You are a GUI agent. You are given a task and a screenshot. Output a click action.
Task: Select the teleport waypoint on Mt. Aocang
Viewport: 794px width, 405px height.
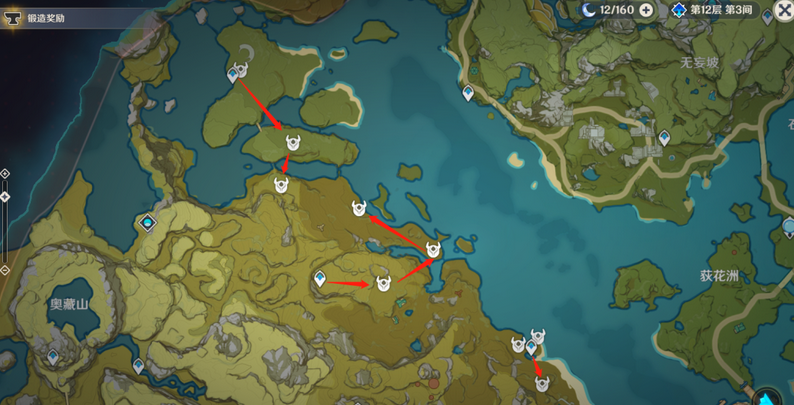coord(53,356)
